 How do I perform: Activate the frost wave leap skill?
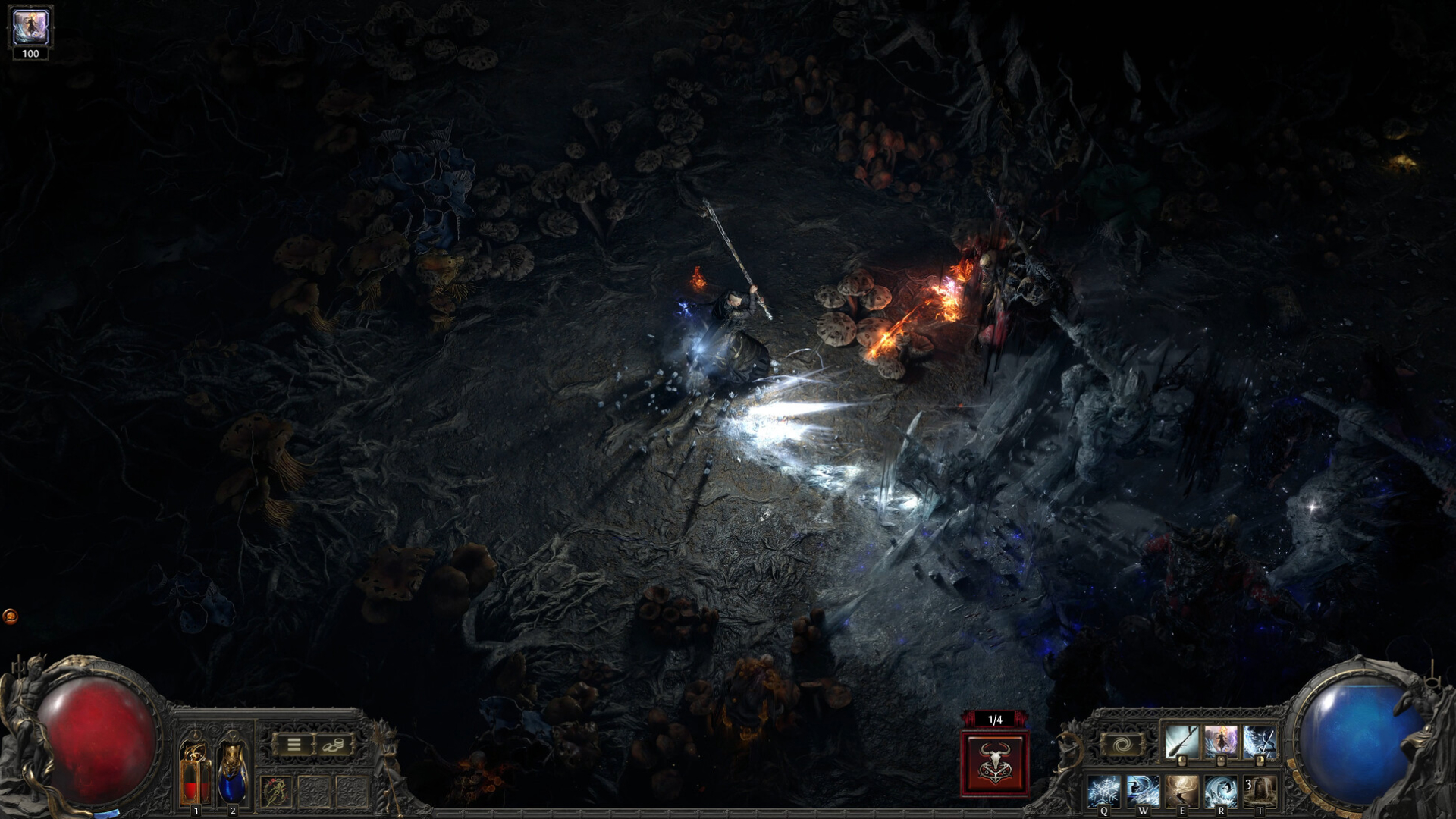[1220, 791]
